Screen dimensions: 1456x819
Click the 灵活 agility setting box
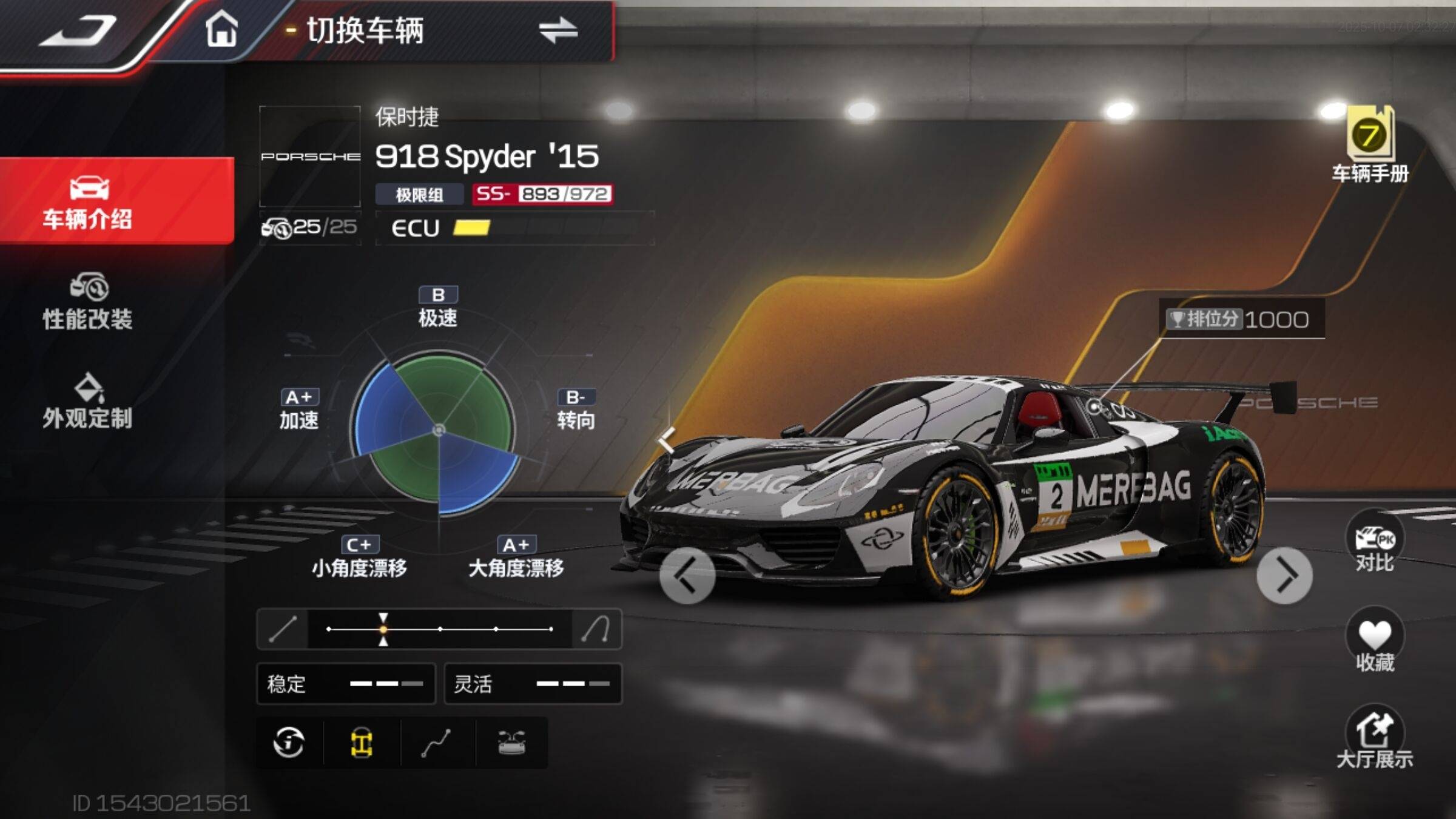click(x=533, y=684)
